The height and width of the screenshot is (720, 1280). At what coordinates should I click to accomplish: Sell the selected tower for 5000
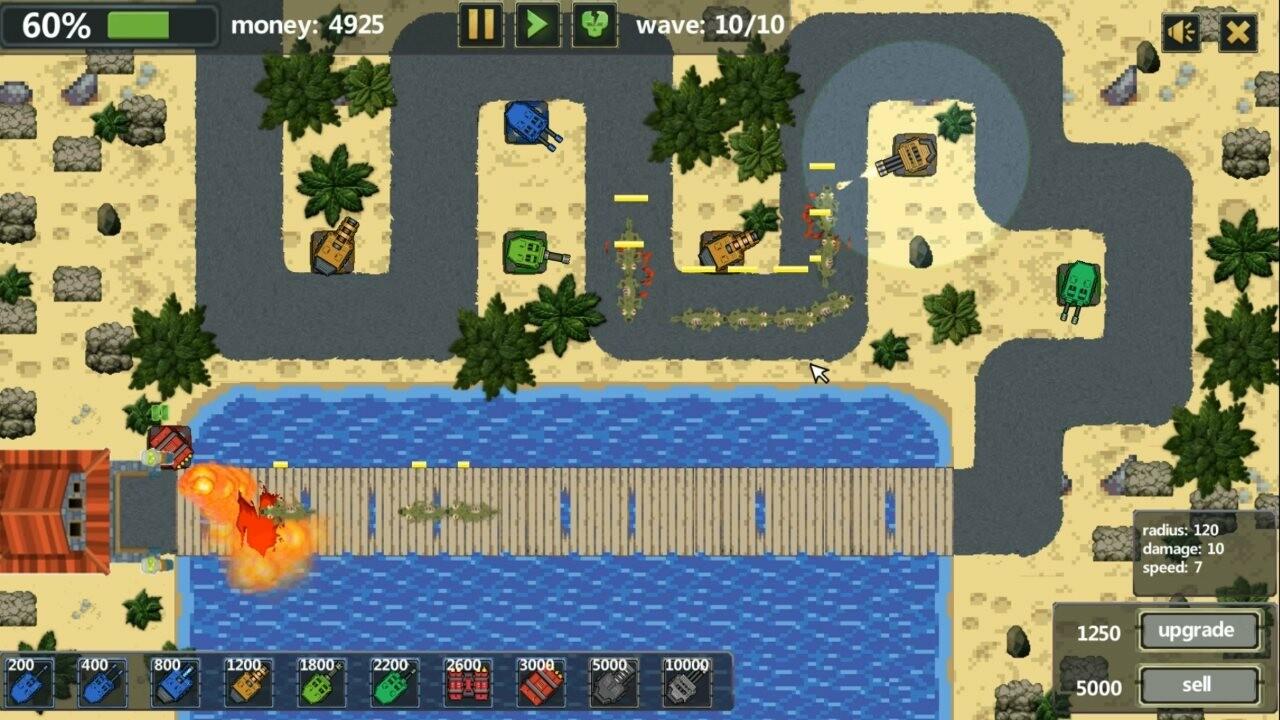pyautogui.click(x=1196, y=686)
